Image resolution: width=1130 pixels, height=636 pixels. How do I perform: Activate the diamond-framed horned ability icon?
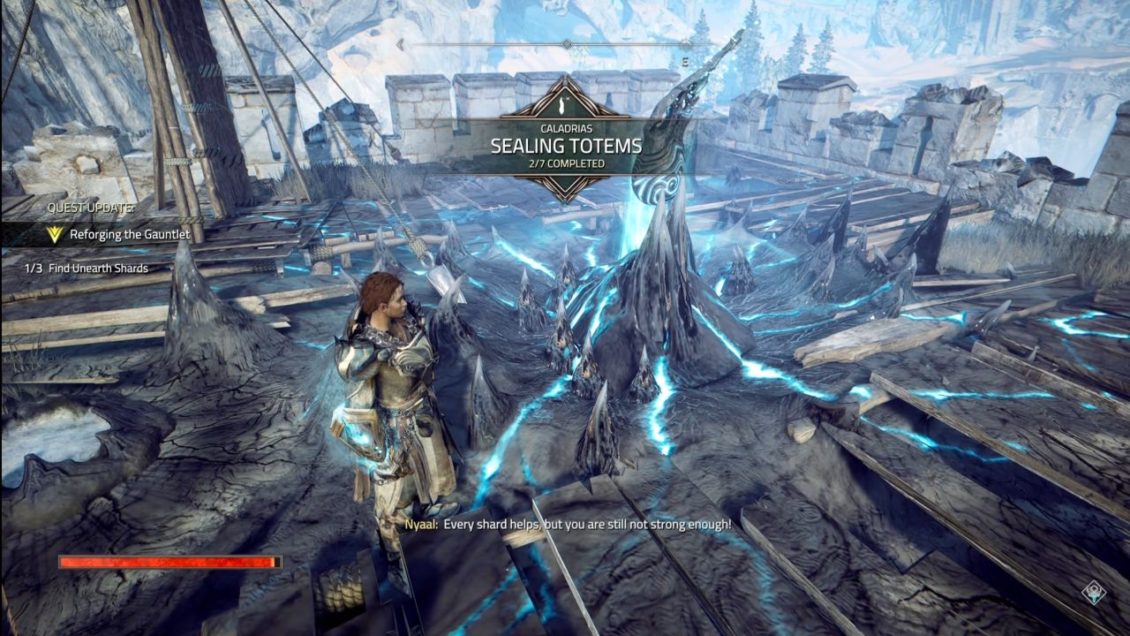point(1097,592)
